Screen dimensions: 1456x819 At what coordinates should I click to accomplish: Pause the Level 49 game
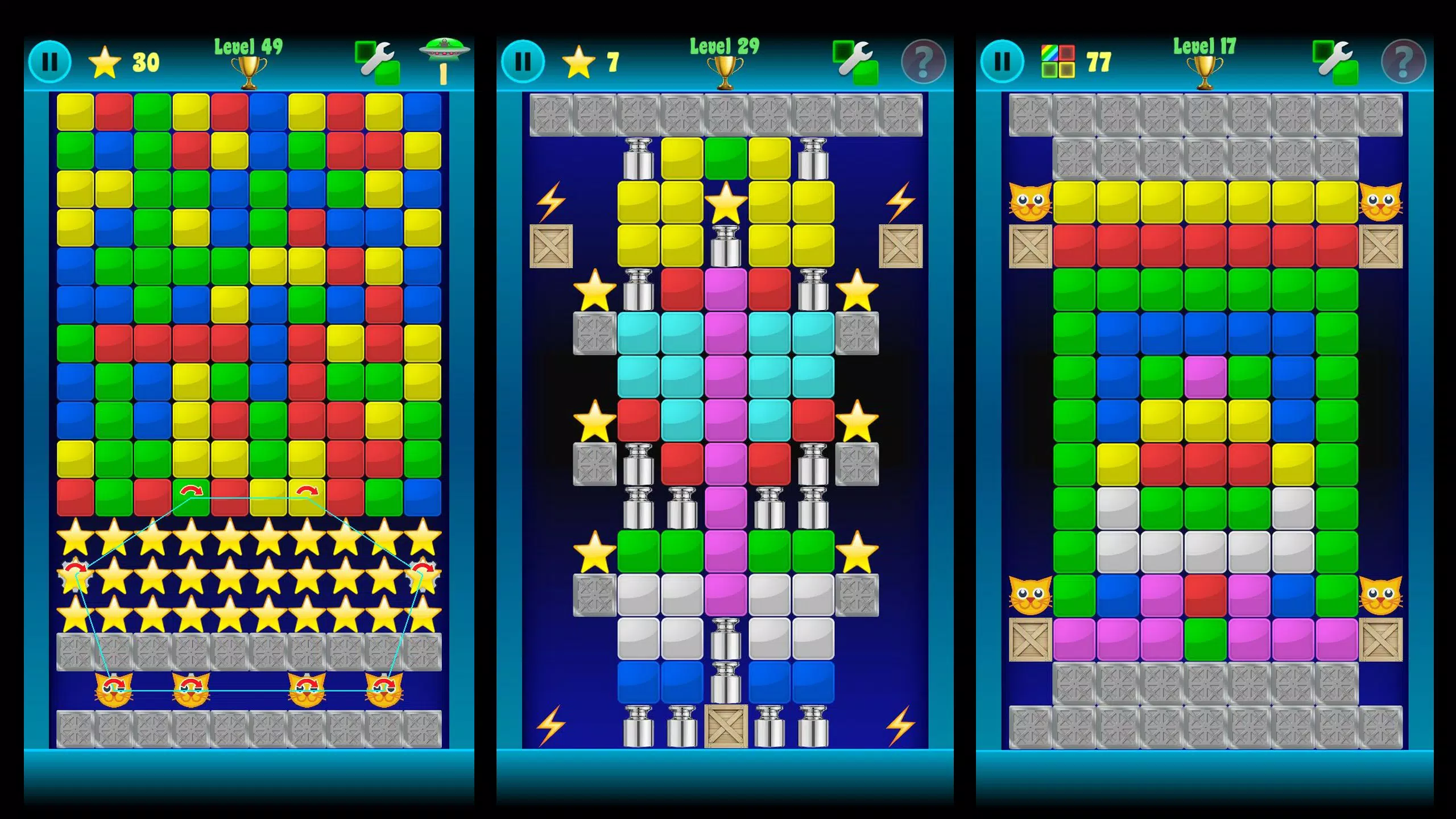tap(51, 61)
